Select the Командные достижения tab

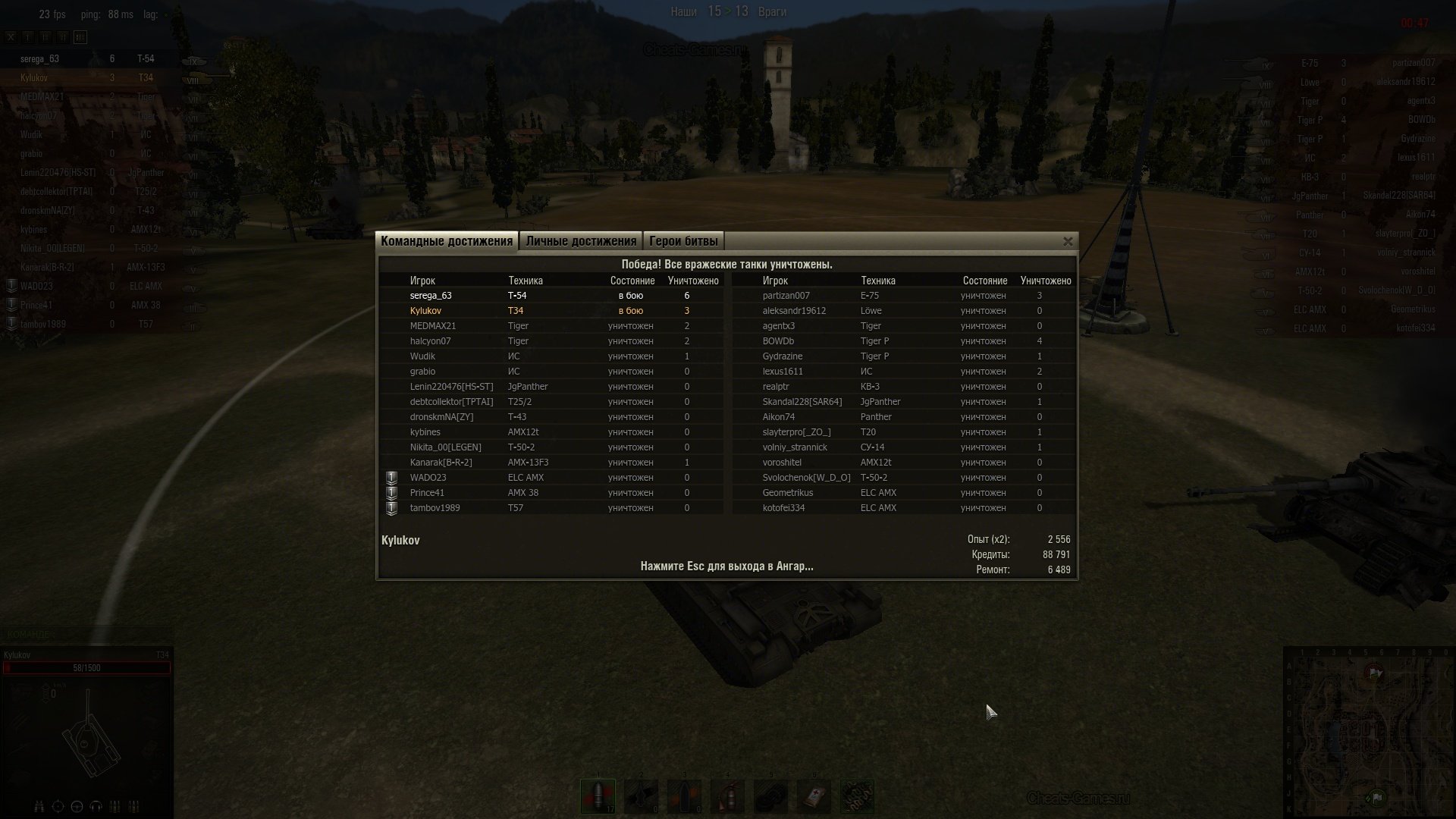[447, 241]
